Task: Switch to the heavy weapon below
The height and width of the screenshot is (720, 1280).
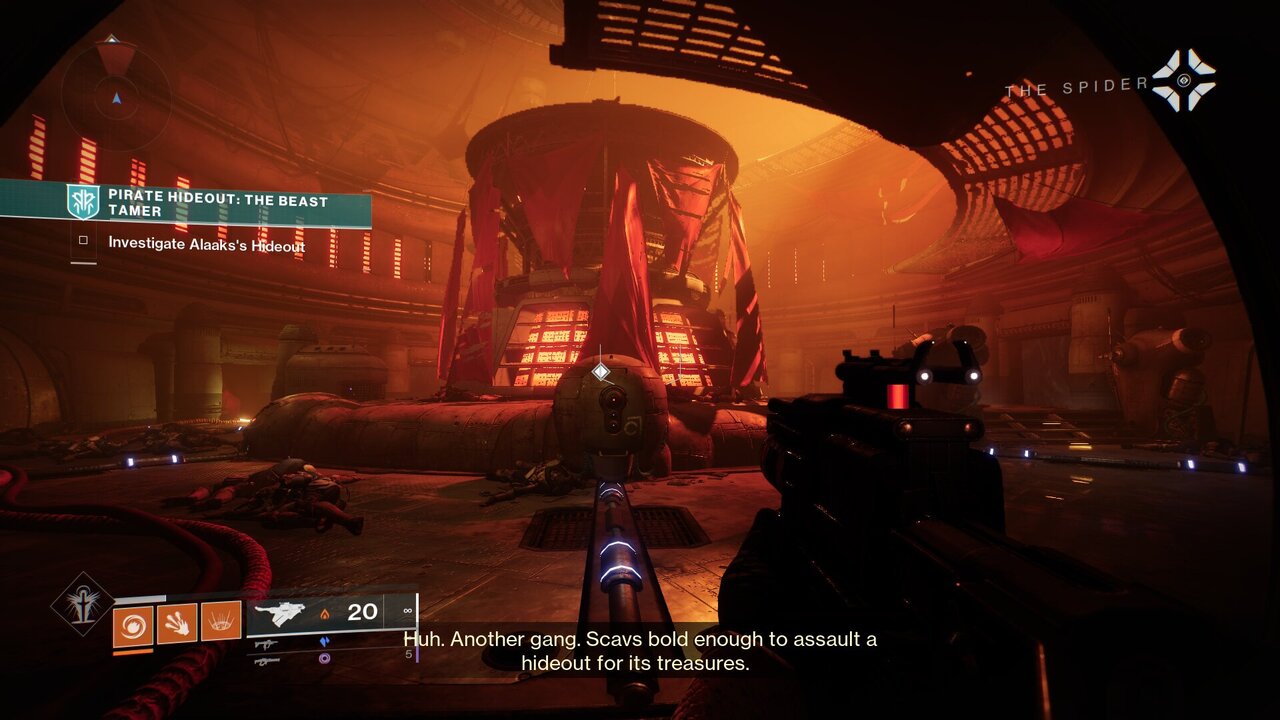Action: 264,661
